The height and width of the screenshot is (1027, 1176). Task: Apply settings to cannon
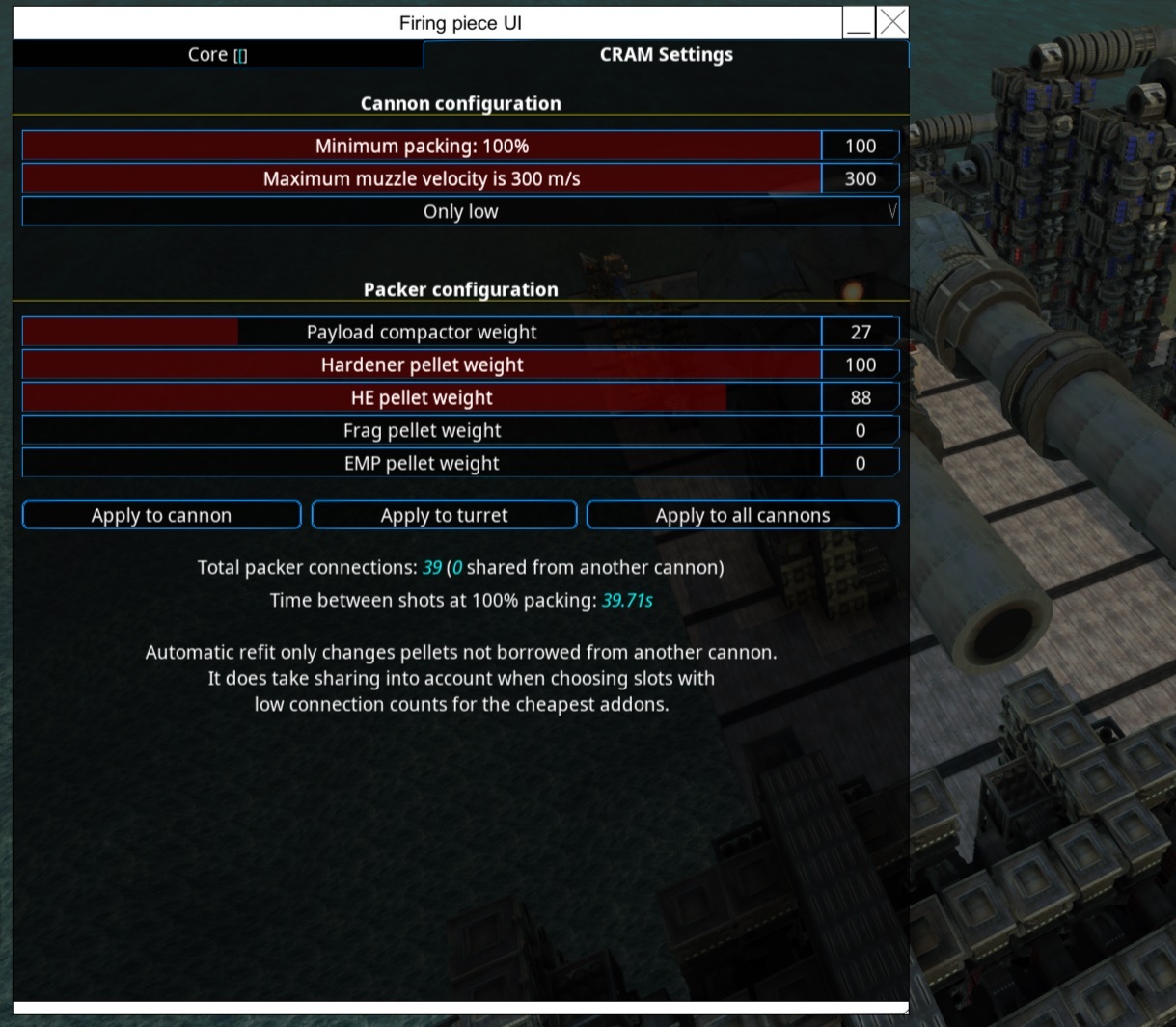[162, 515]
